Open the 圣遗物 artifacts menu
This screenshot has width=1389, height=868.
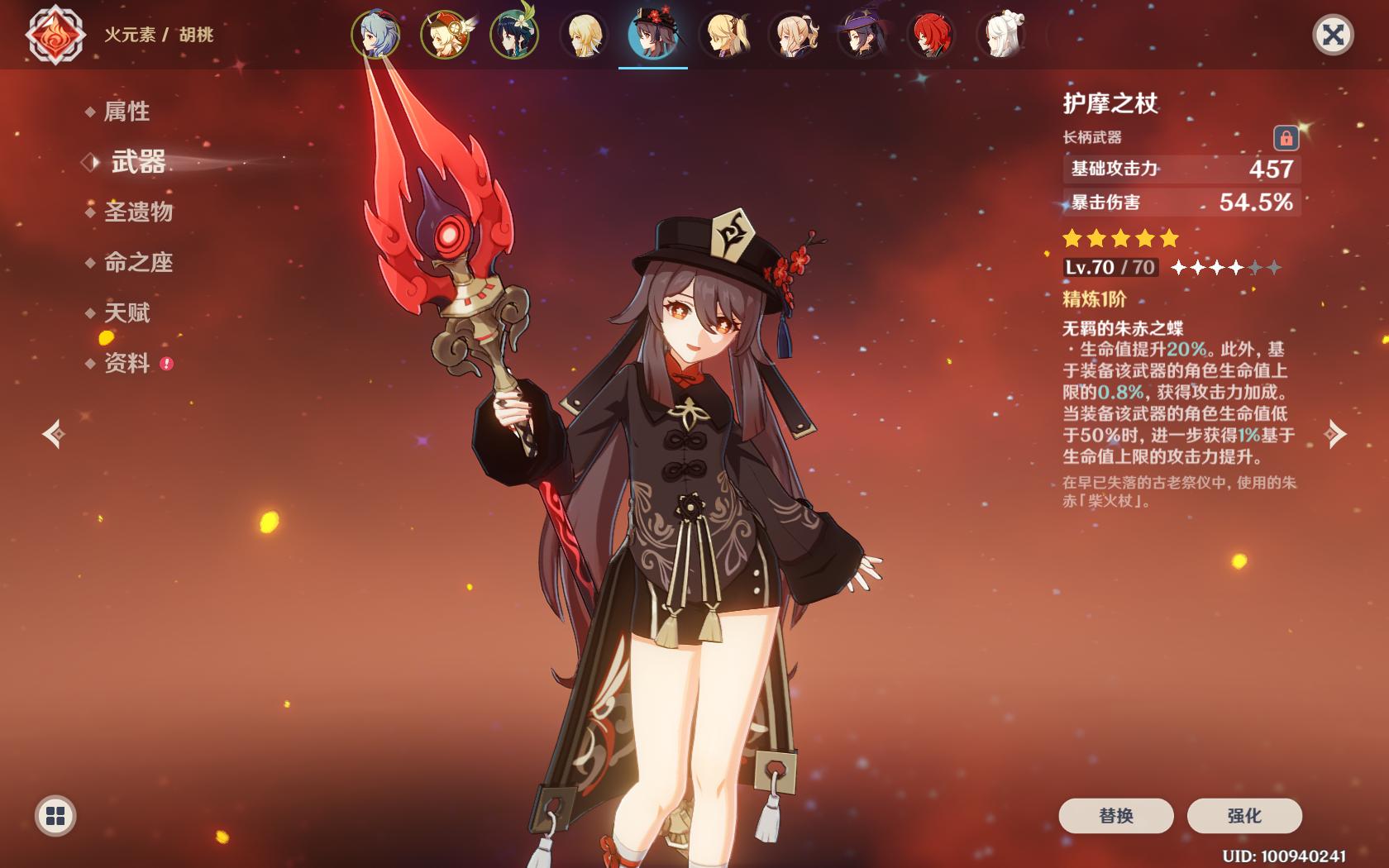point(138,212)
